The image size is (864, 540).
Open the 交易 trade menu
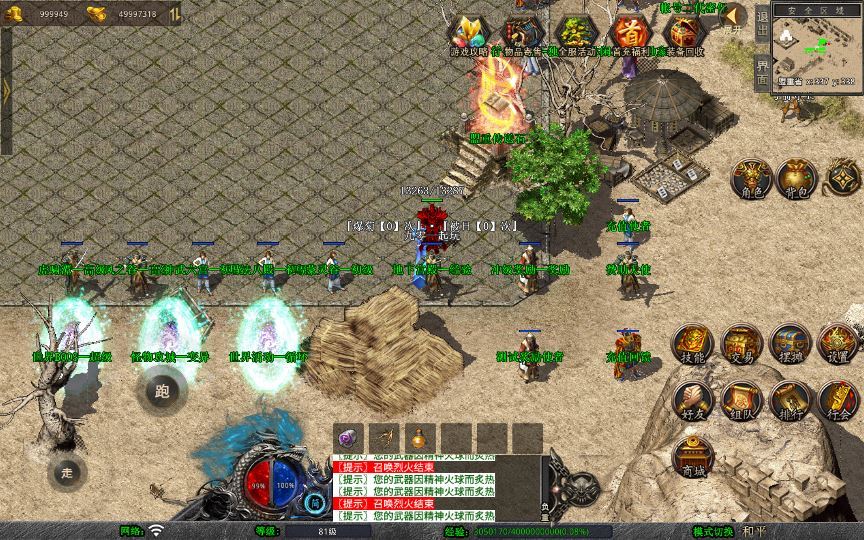point(741,343)
